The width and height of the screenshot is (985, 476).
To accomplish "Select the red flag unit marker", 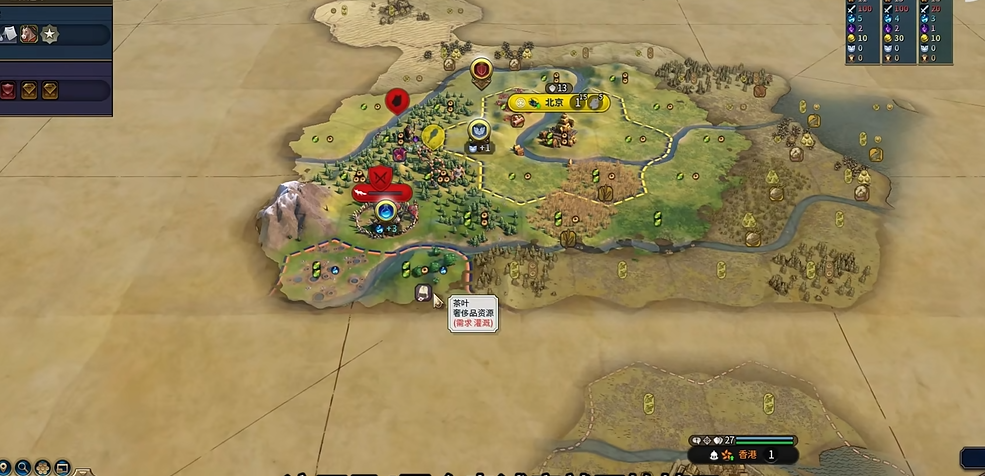I will pos(397,100).
